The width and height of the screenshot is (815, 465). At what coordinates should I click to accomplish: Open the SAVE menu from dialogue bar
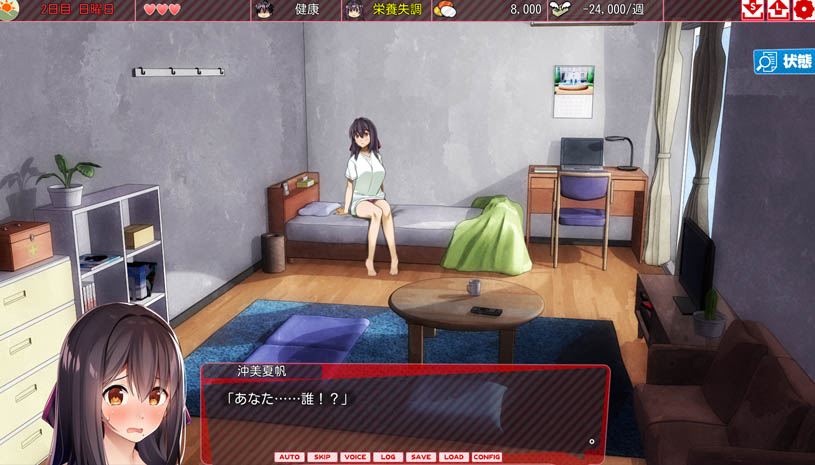pos(421,457)
